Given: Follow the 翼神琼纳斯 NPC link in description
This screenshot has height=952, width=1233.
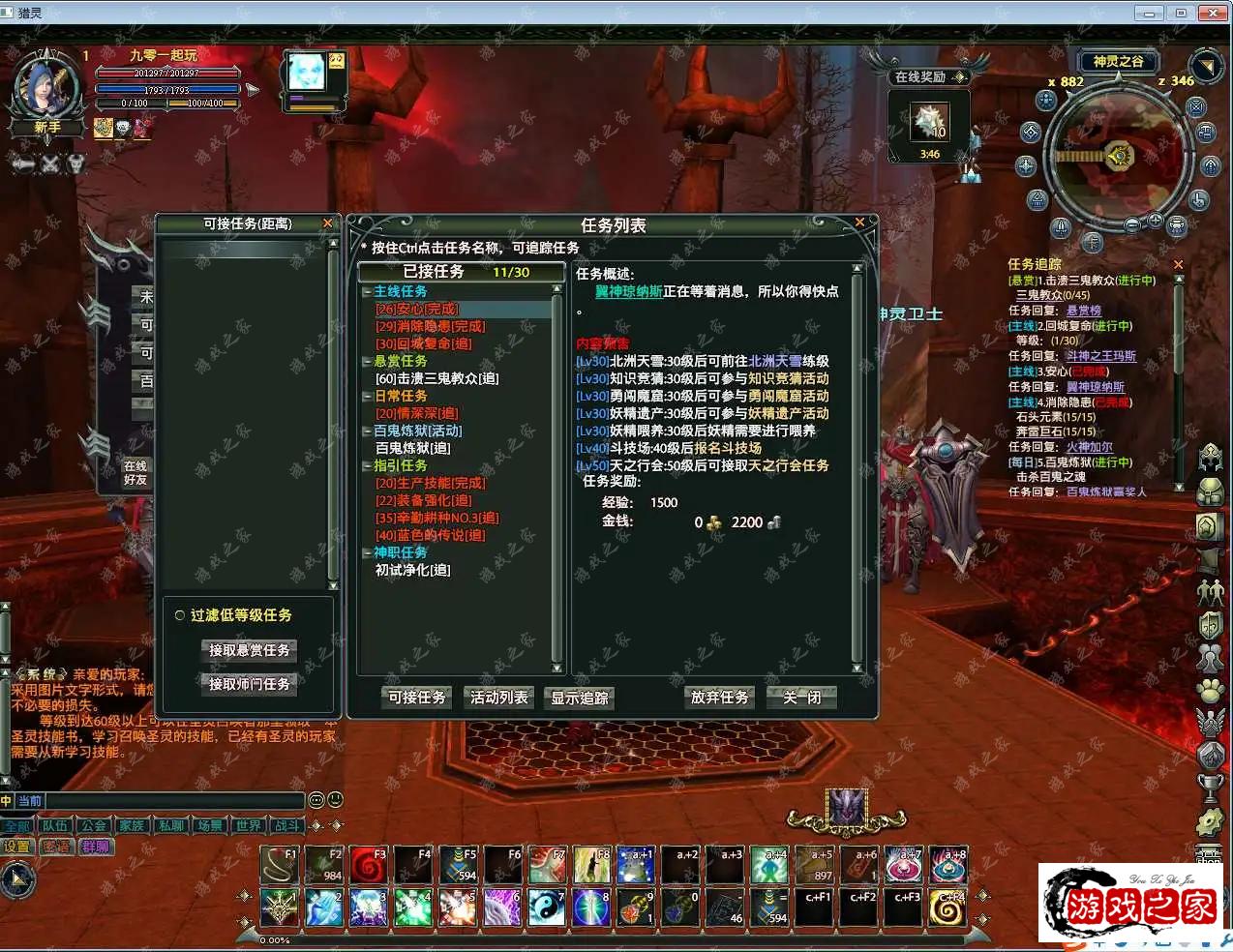Looking at the screenshot, I should 628,291.
